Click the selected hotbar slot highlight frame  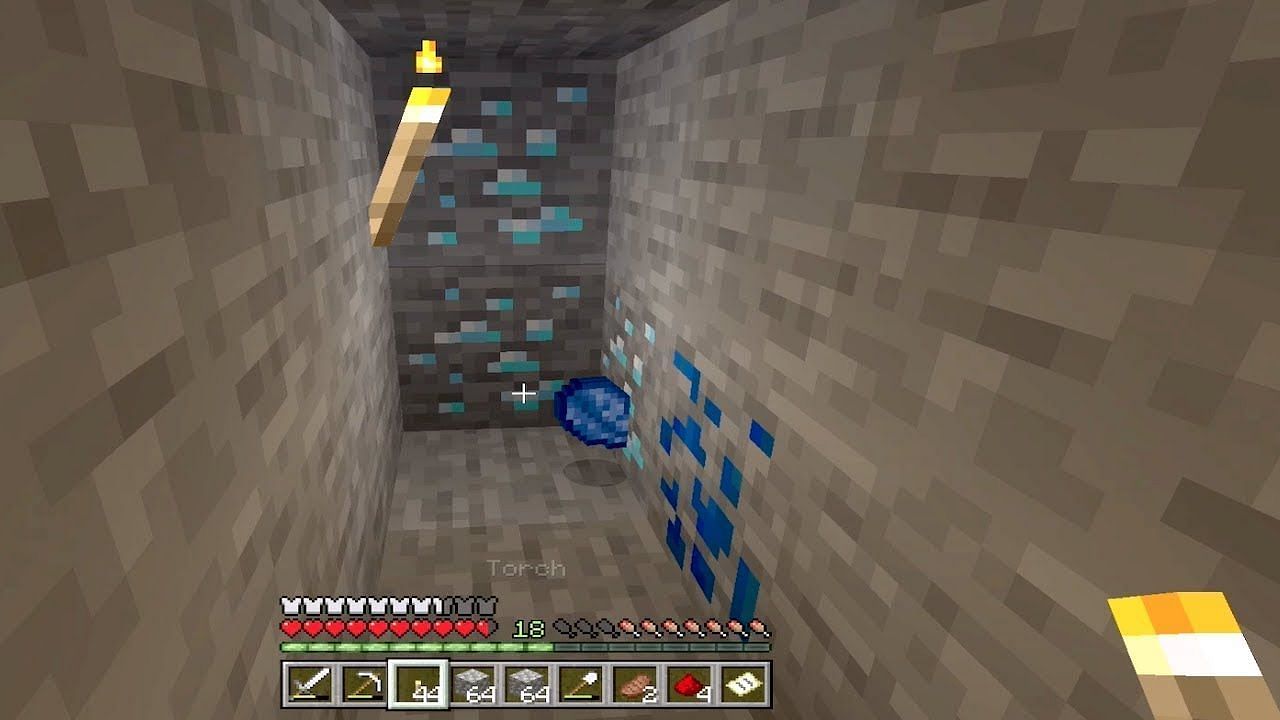(x=419, y=686)
